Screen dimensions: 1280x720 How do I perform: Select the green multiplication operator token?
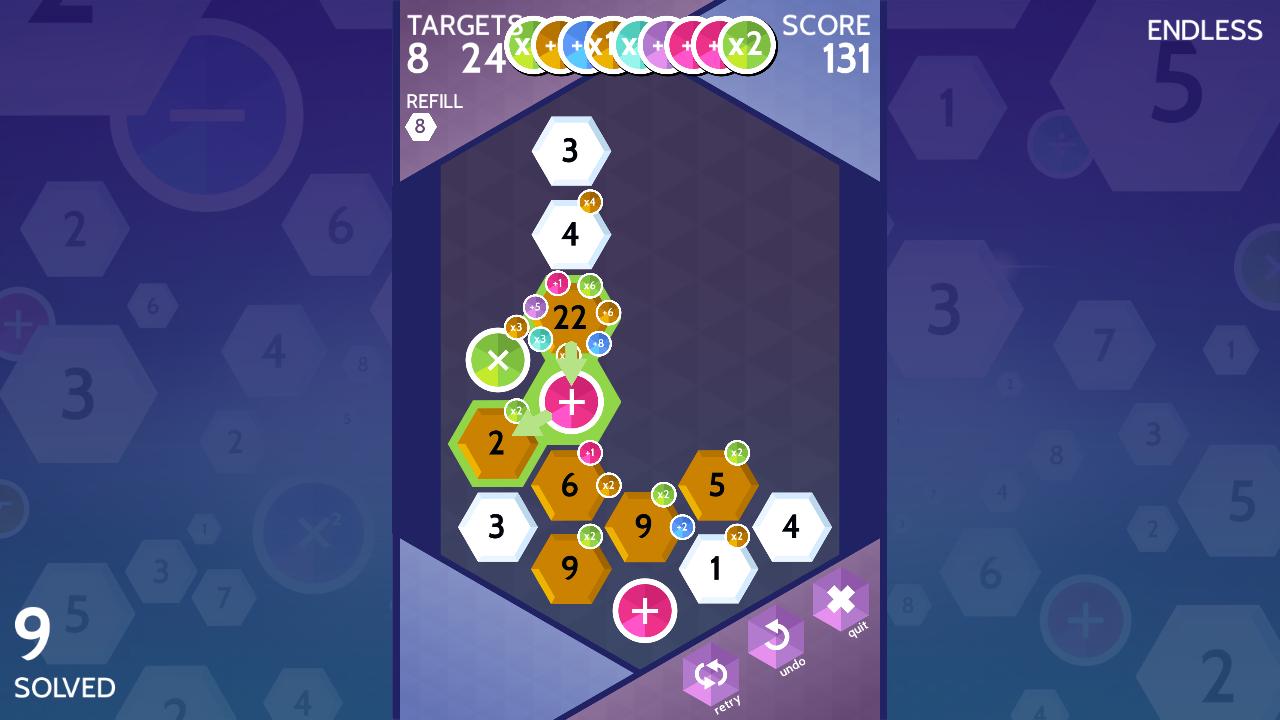(497, 360)
